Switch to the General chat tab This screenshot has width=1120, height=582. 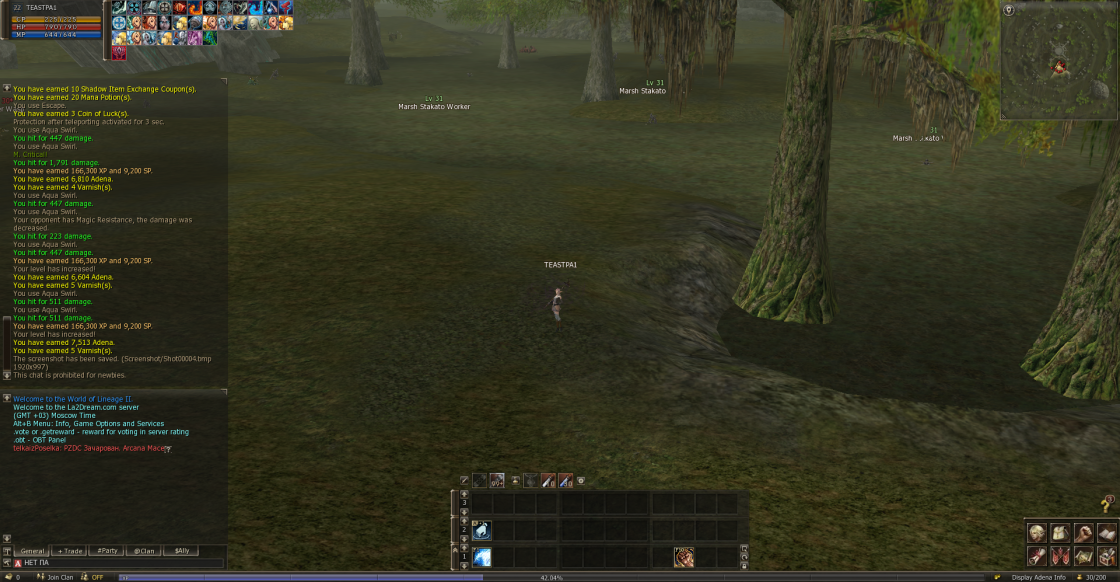tap(34, 551)
